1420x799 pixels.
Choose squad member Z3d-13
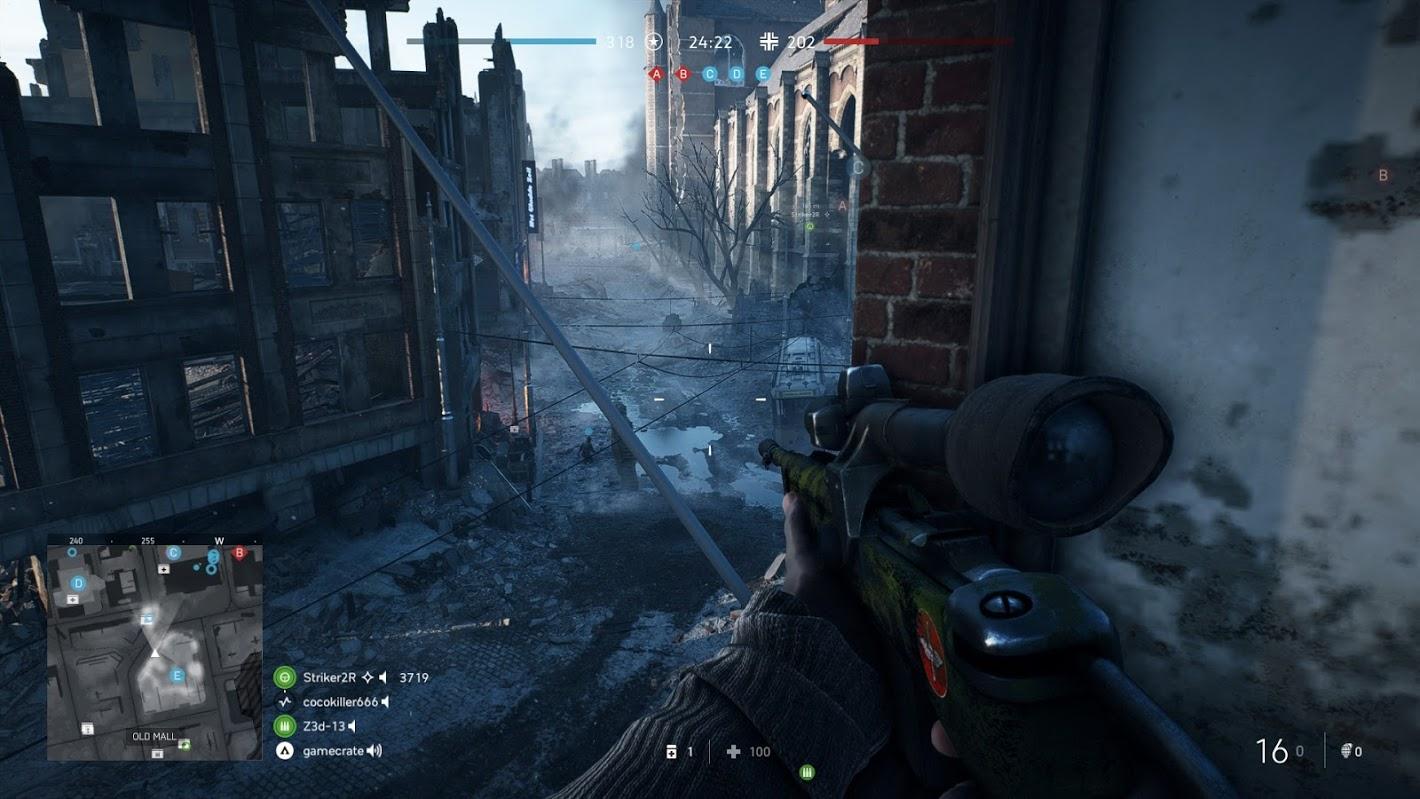click(322, 727)
